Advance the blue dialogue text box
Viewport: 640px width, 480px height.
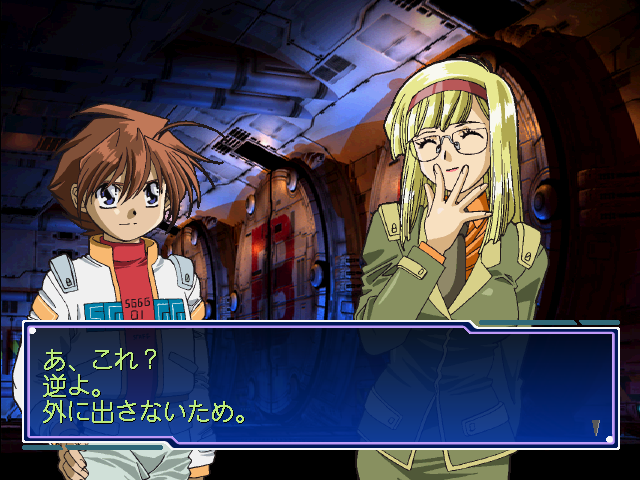pyautogui.click(x=320, y=385)
